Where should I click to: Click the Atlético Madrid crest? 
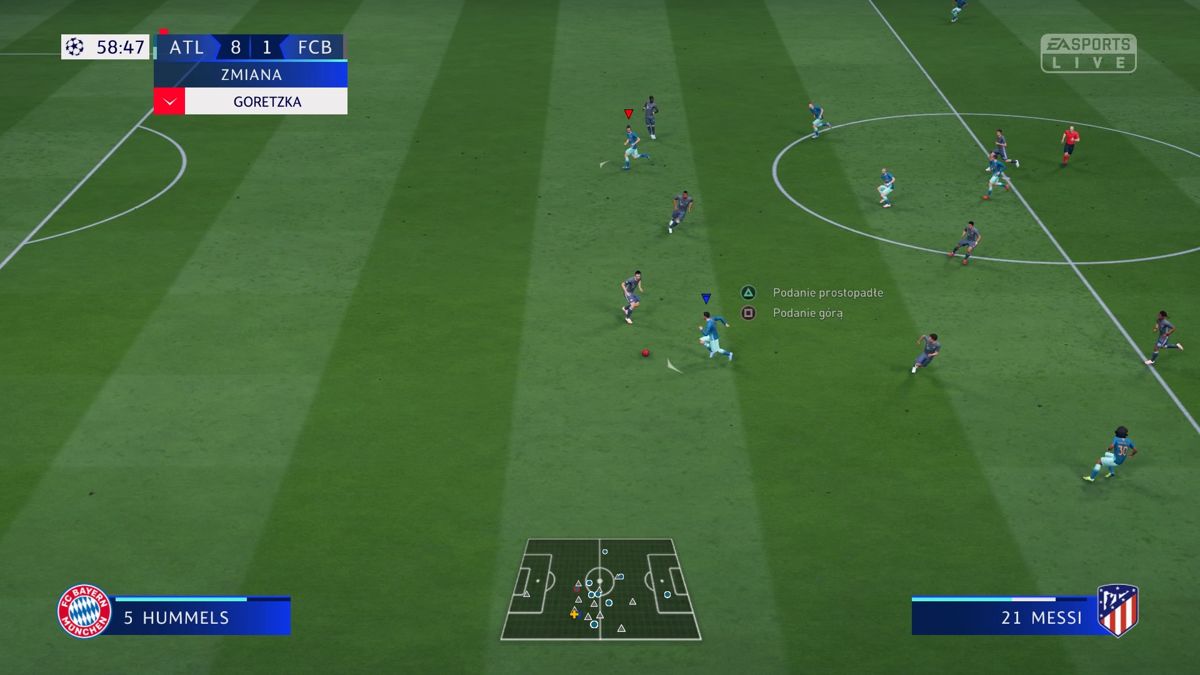click(x=1117, y=610)
